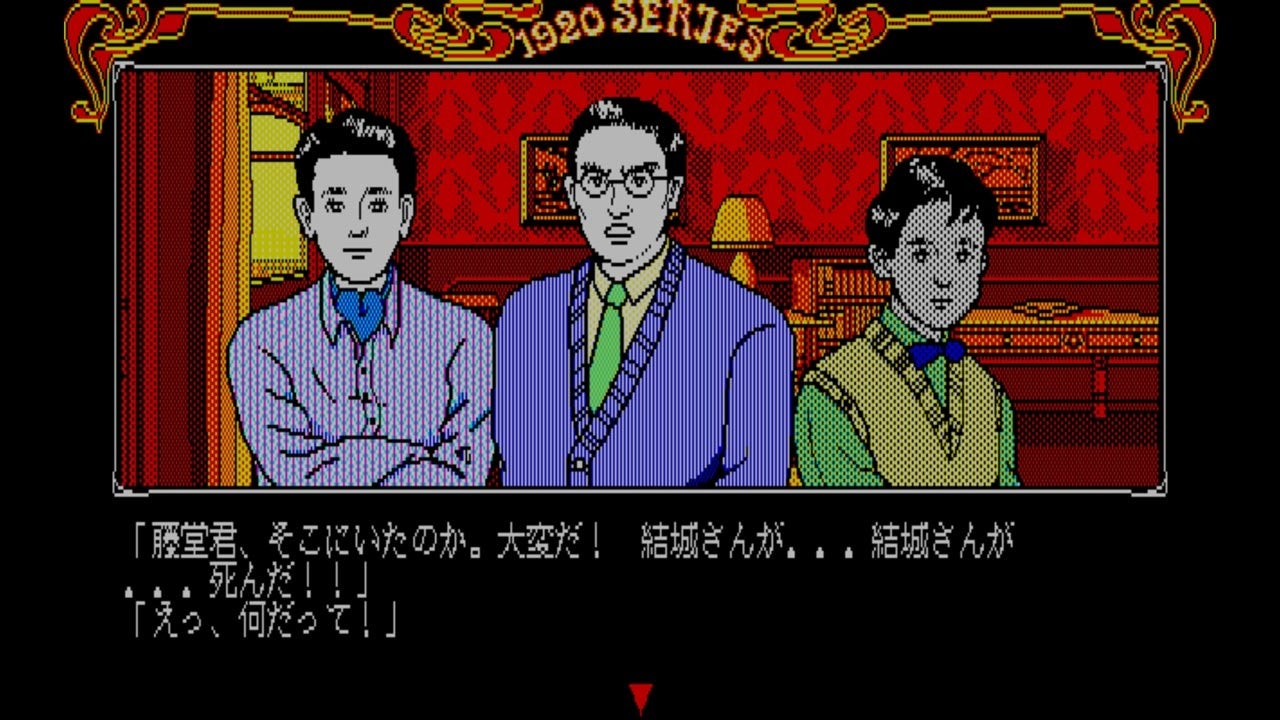Screen dimensions: 1280x720
Task: Click the text 死んだ！！ in the dialogue
Action: pyautogui.click(x=270, y=576)
